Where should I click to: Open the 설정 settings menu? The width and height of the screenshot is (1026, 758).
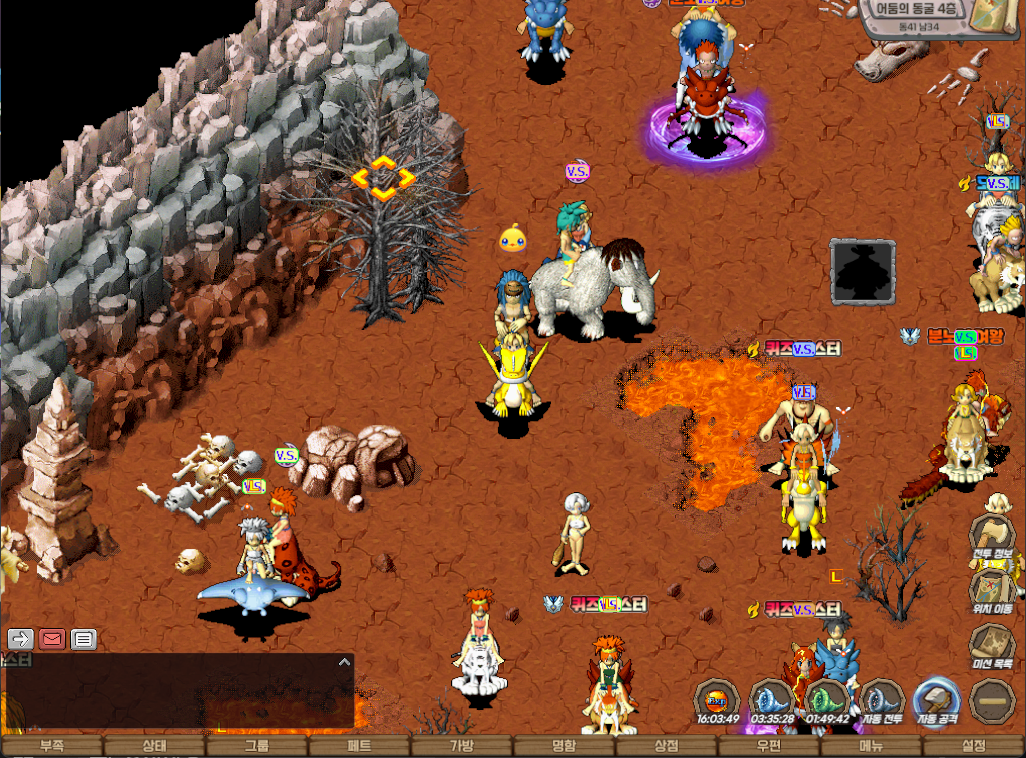[x=974, y=746]
